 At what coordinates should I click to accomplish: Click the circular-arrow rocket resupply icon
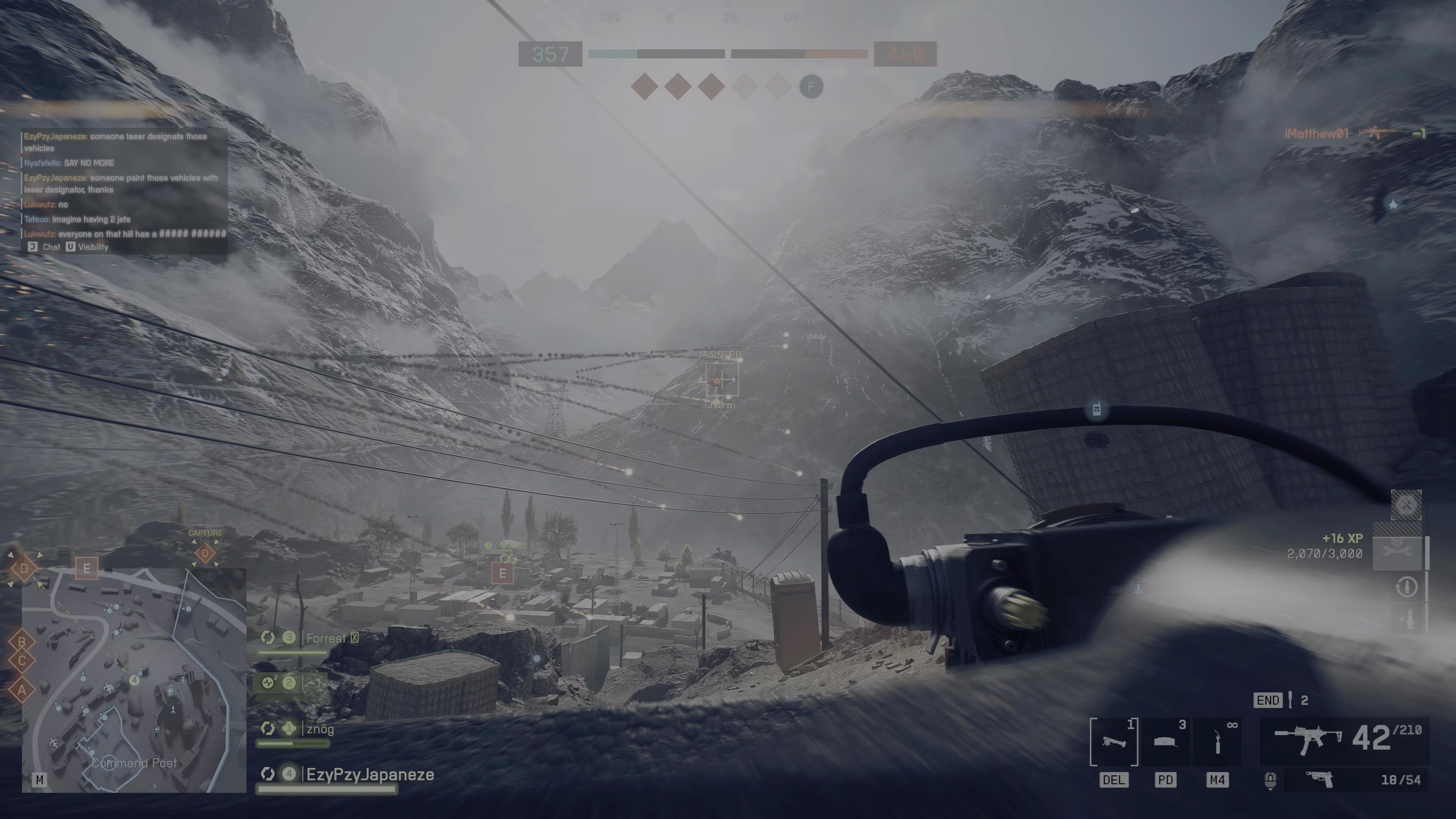(1406, 587)
